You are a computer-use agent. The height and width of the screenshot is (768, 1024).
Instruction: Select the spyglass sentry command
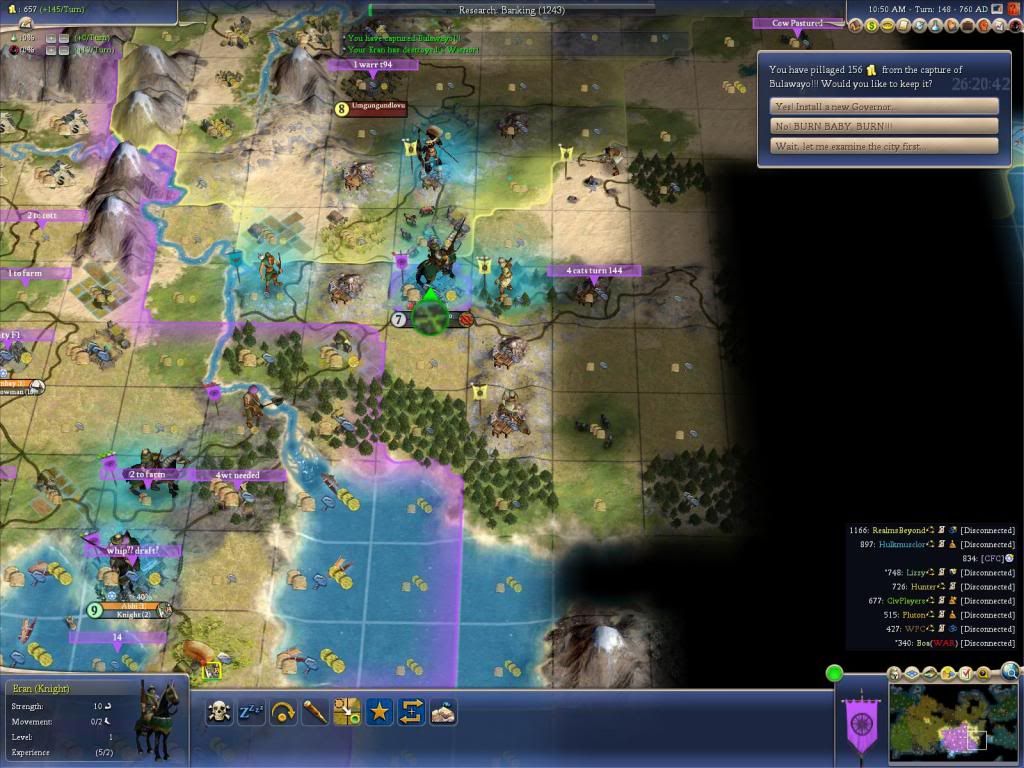(315, 712)
